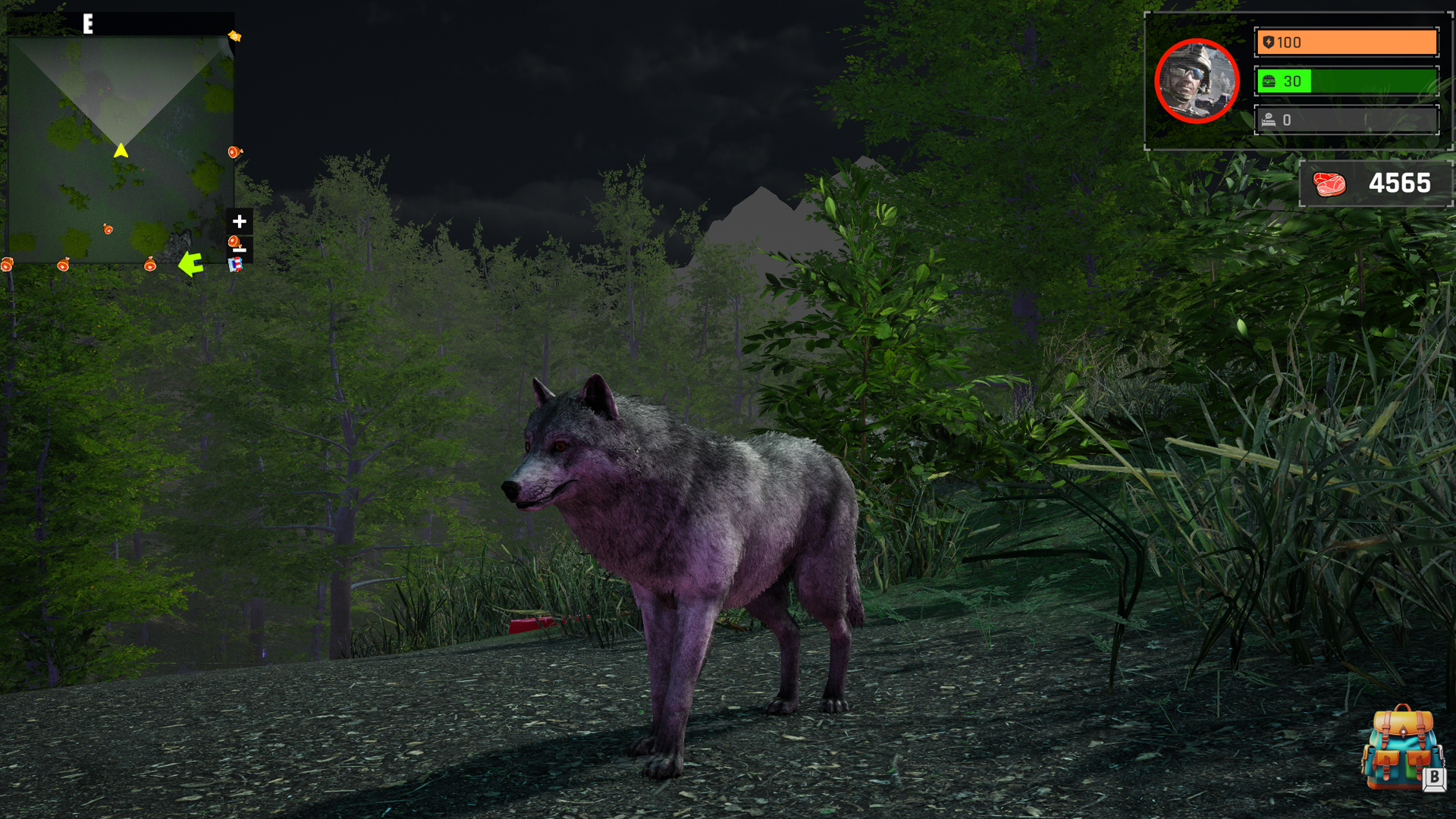The image size is (1456, 819).
Task: Select the player portrait with red ring
Action: click(1197, 81)
